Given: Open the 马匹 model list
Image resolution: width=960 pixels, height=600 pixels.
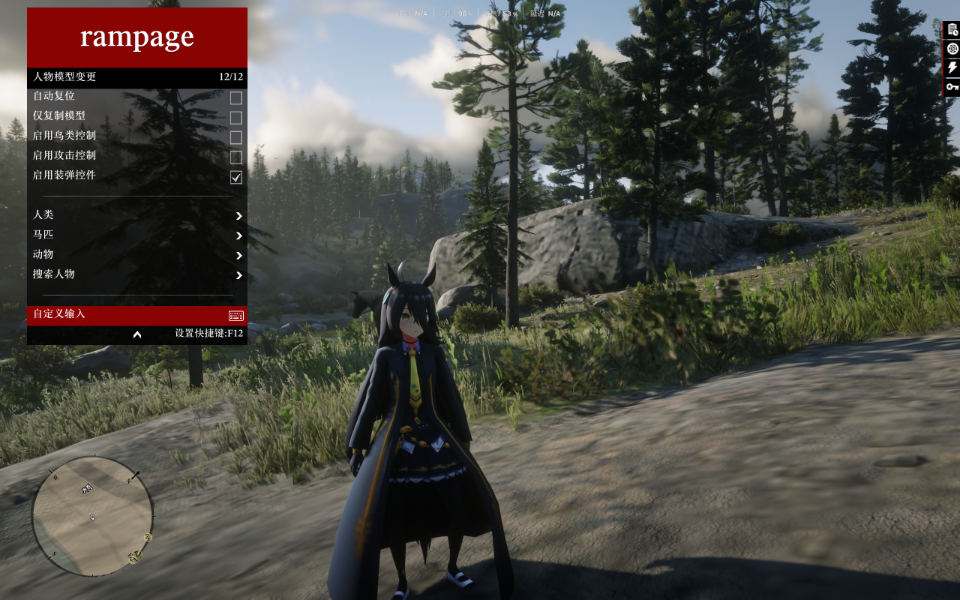Looking at the screenshot, I should (x=137, y=236).
